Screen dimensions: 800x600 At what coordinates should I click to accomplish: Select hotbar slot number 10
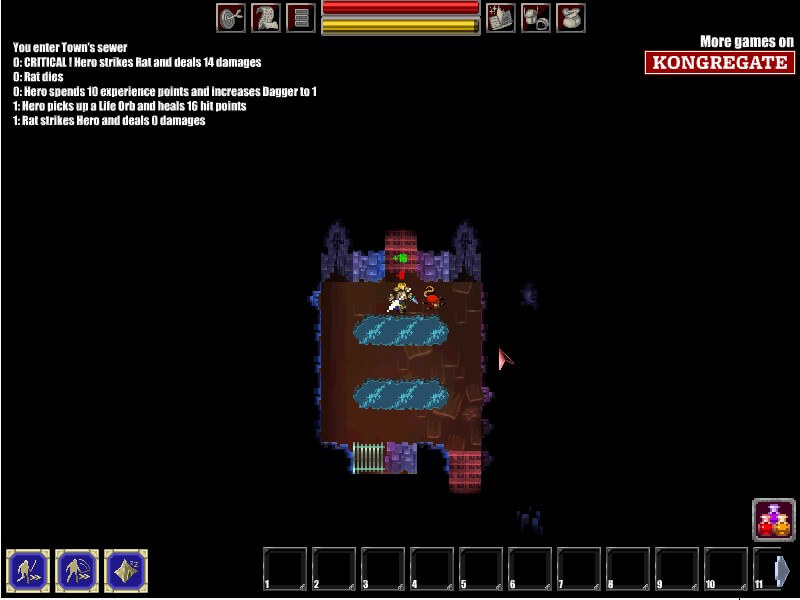[x=726, y=569]
